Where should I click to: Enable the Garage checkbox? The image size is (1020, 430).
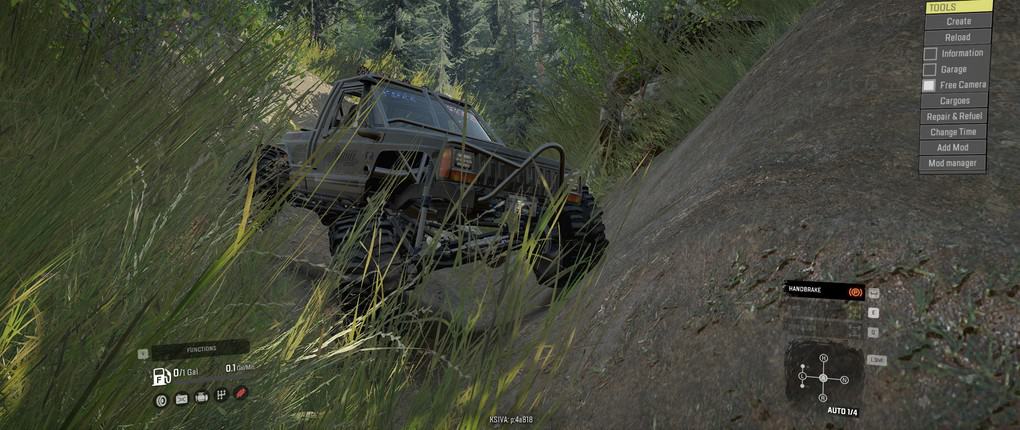pos(930,69)
